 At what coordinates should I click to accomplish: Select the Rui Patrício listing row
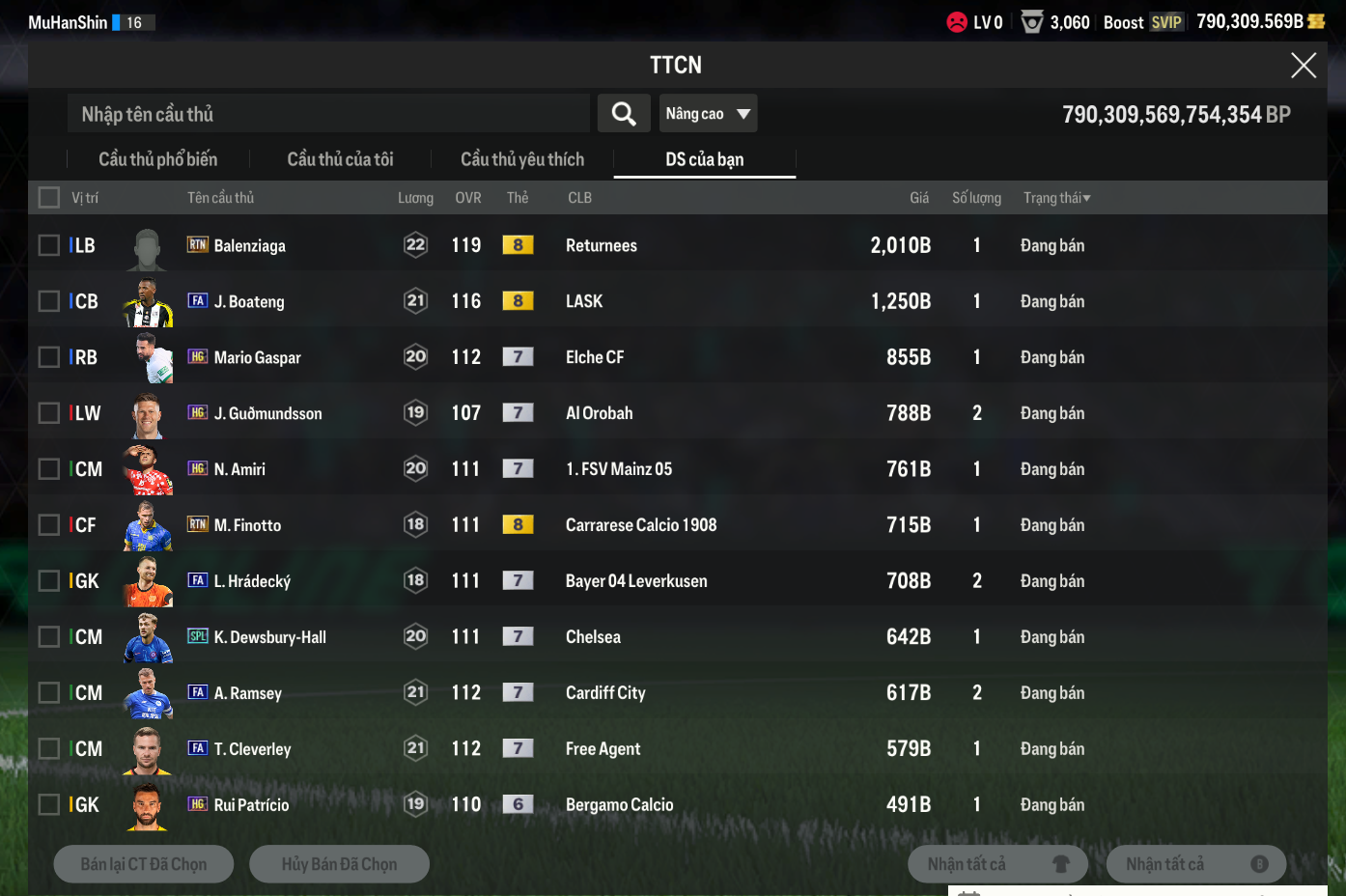[579, 805]
